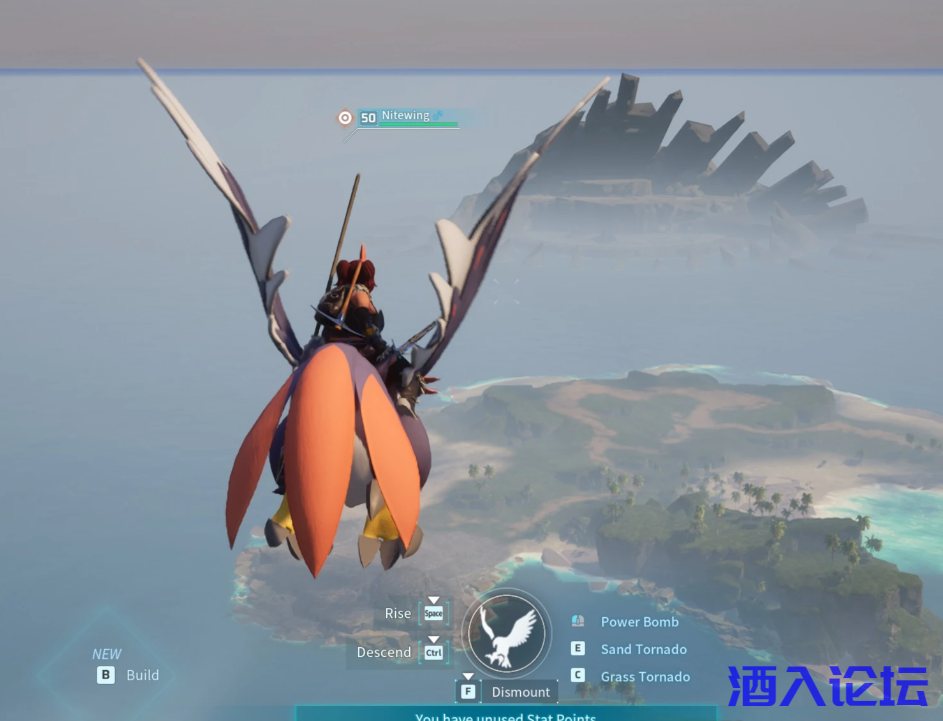
Task: Select the Power Bomb skill
Action: [x=639, y=622]
